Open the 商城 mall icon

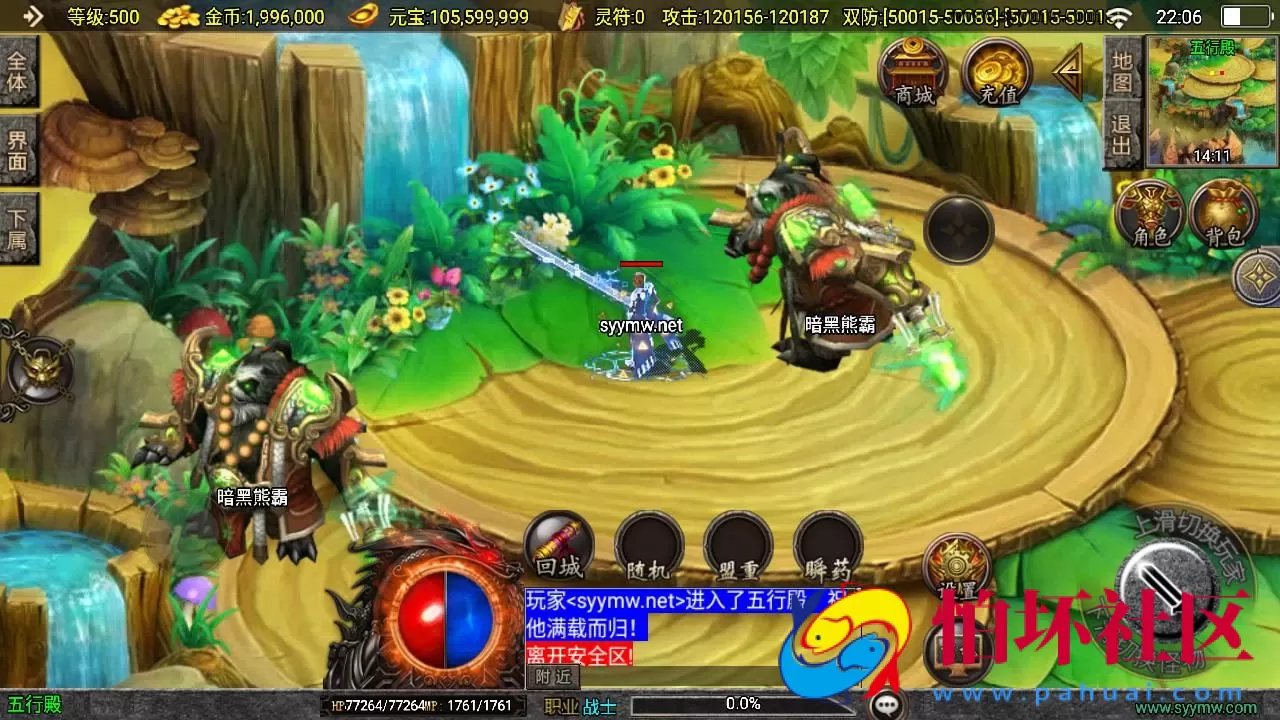[x=916, y=75]
